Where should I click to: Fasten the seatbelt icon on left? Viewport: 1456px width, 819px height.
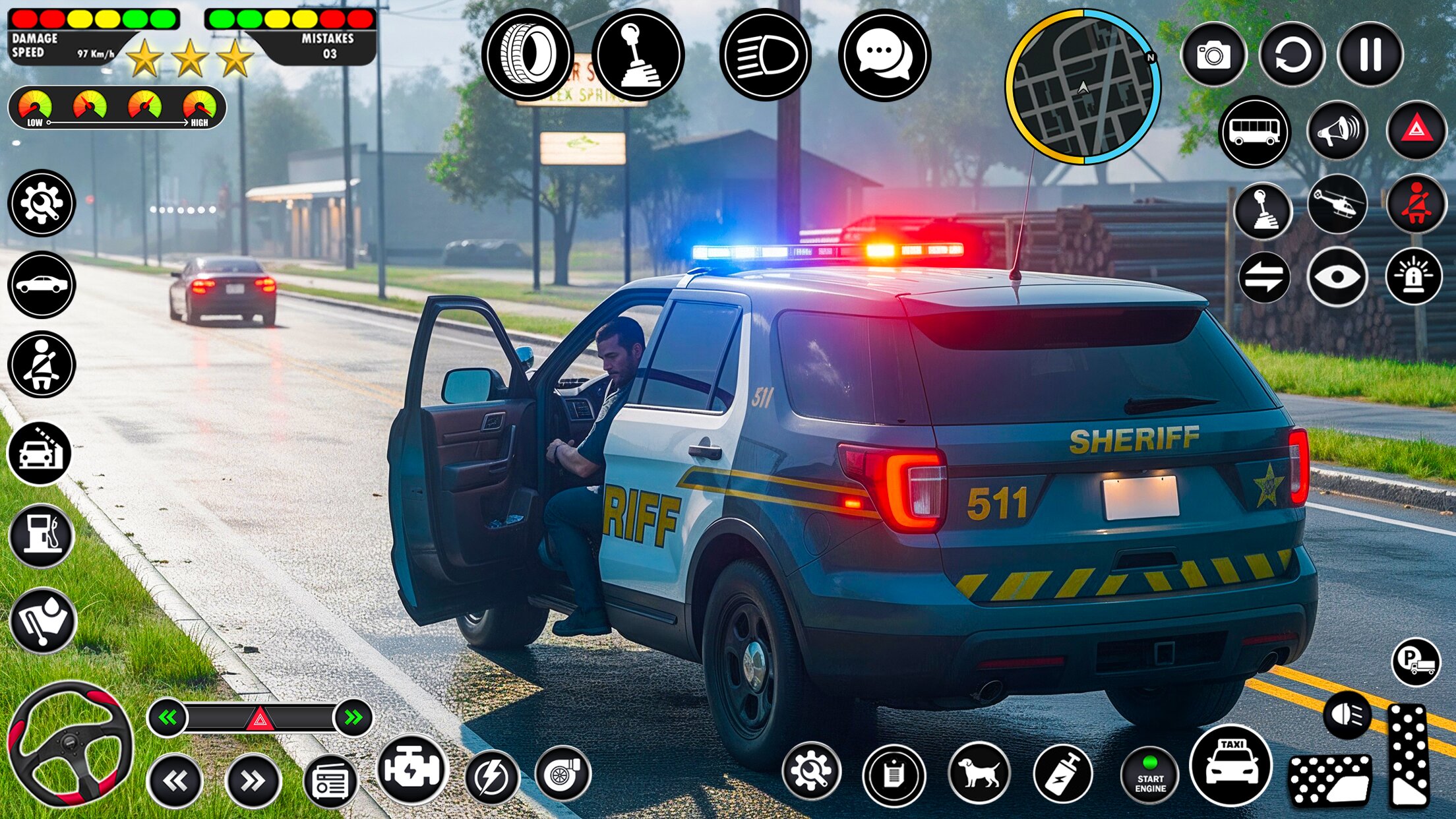click(42, 364)
